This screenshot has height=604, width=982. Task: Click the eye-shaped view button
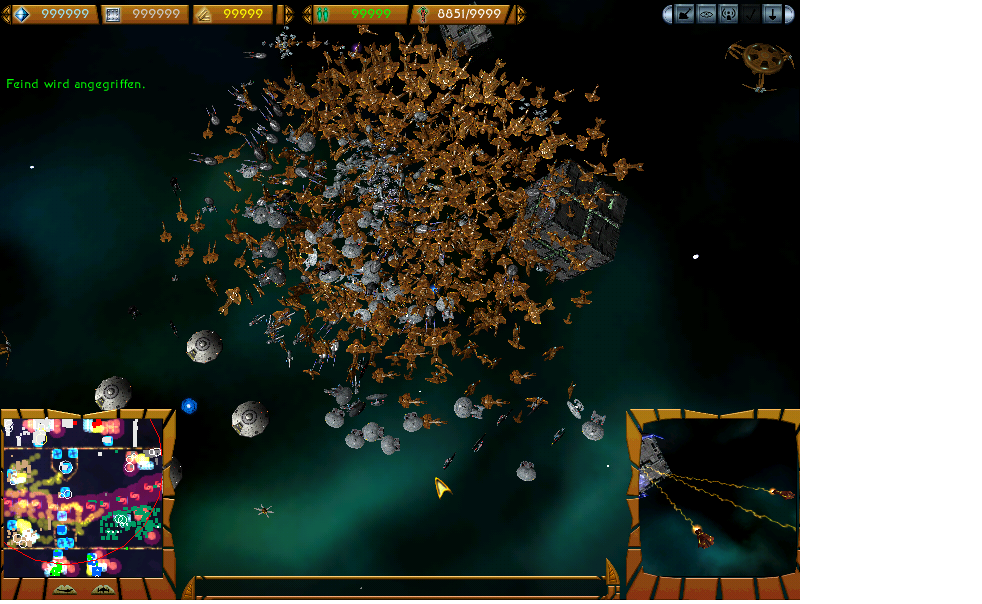pos(707,14)
